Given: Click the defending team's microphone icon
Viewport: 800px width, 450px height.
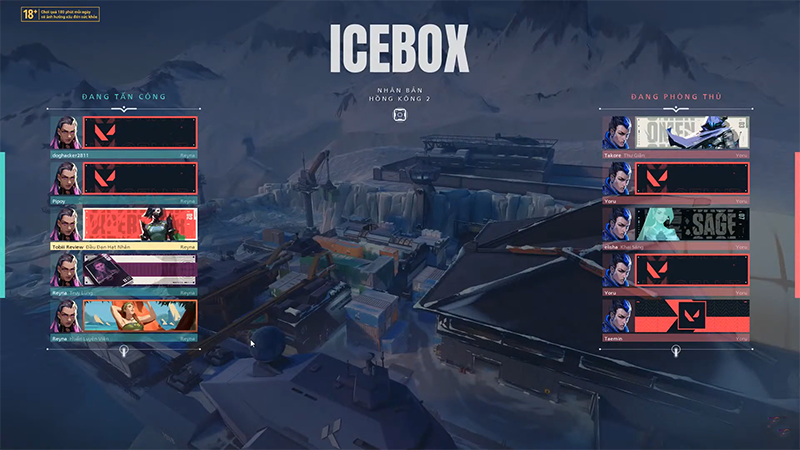Looking at the screenshot, I should pyautogui.click(x=676, y=351).
